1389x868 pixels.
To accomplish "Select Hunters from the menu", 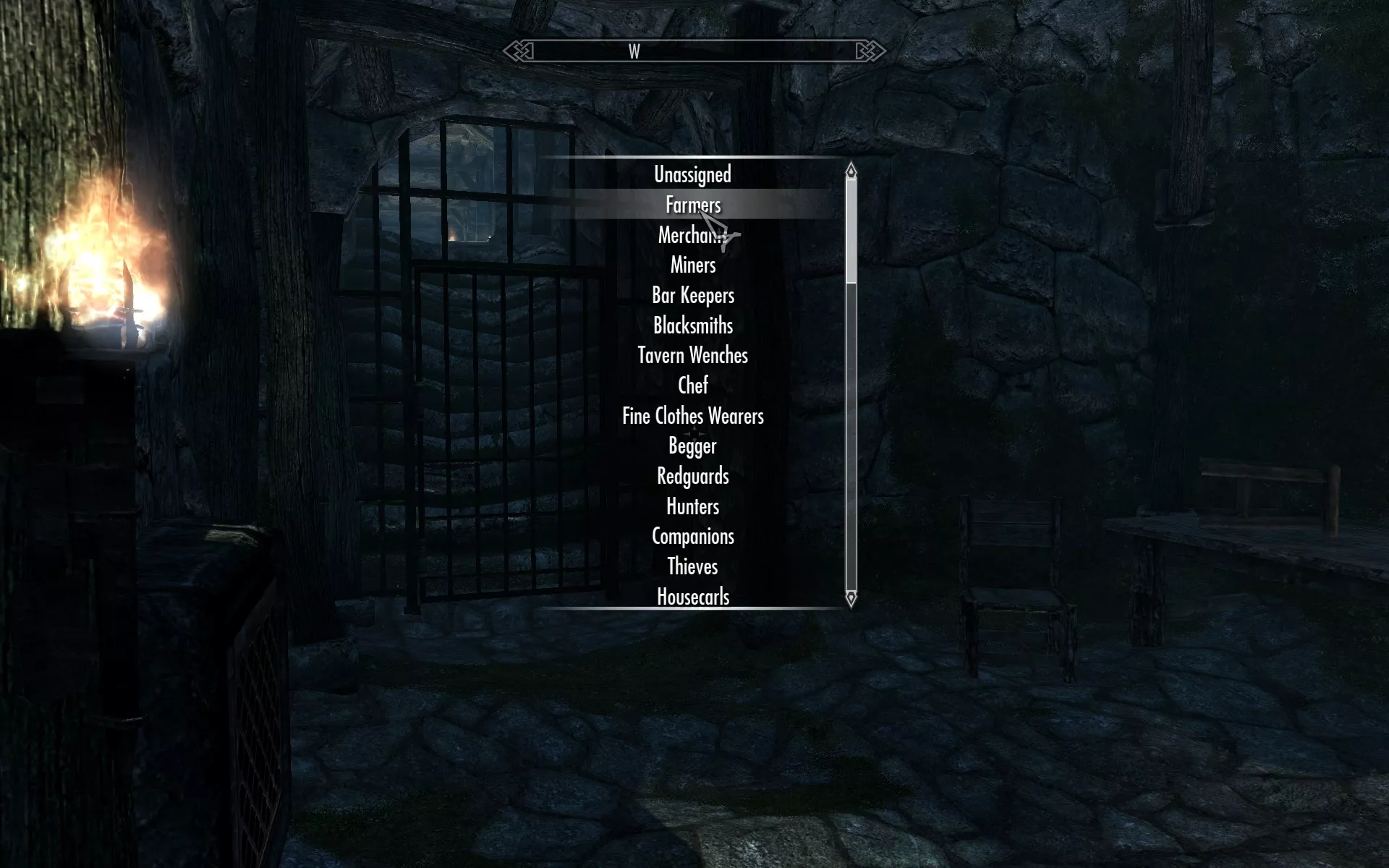I will (x=692, y=506).
